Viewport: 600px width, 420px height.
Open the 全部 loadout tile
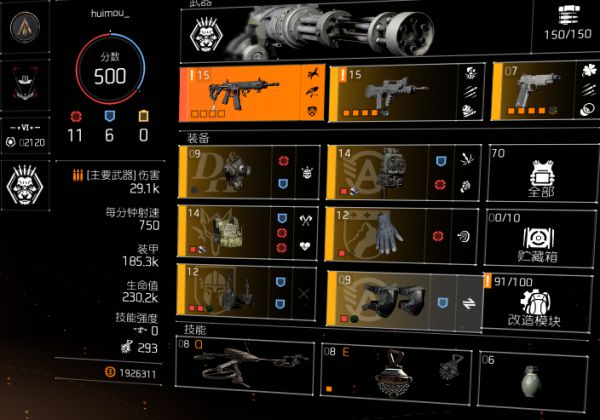point(540,171)
